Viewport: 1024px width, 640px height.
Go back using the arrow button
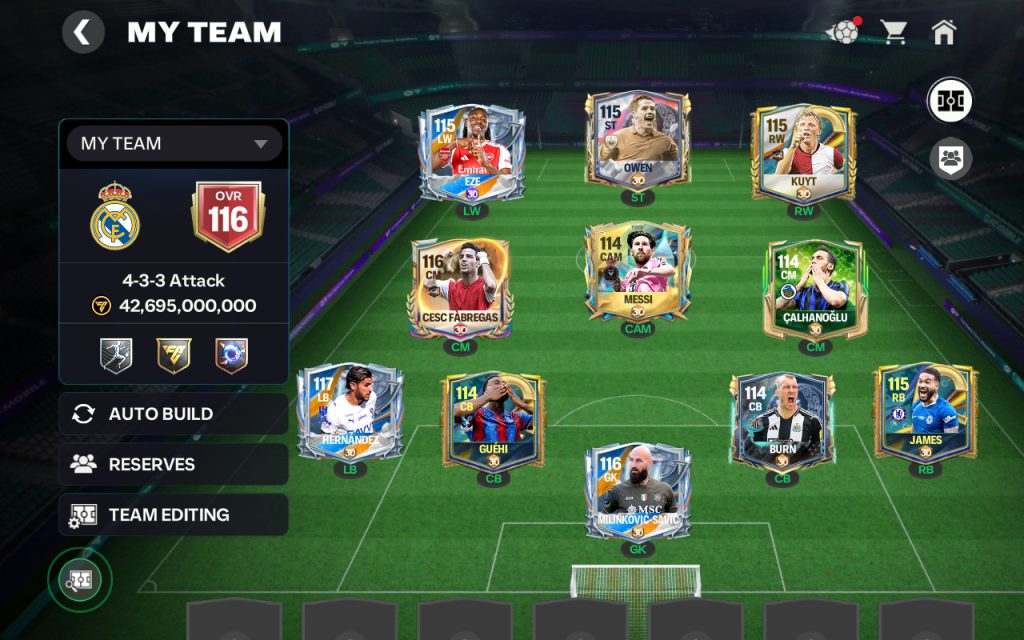click(83, 33)
